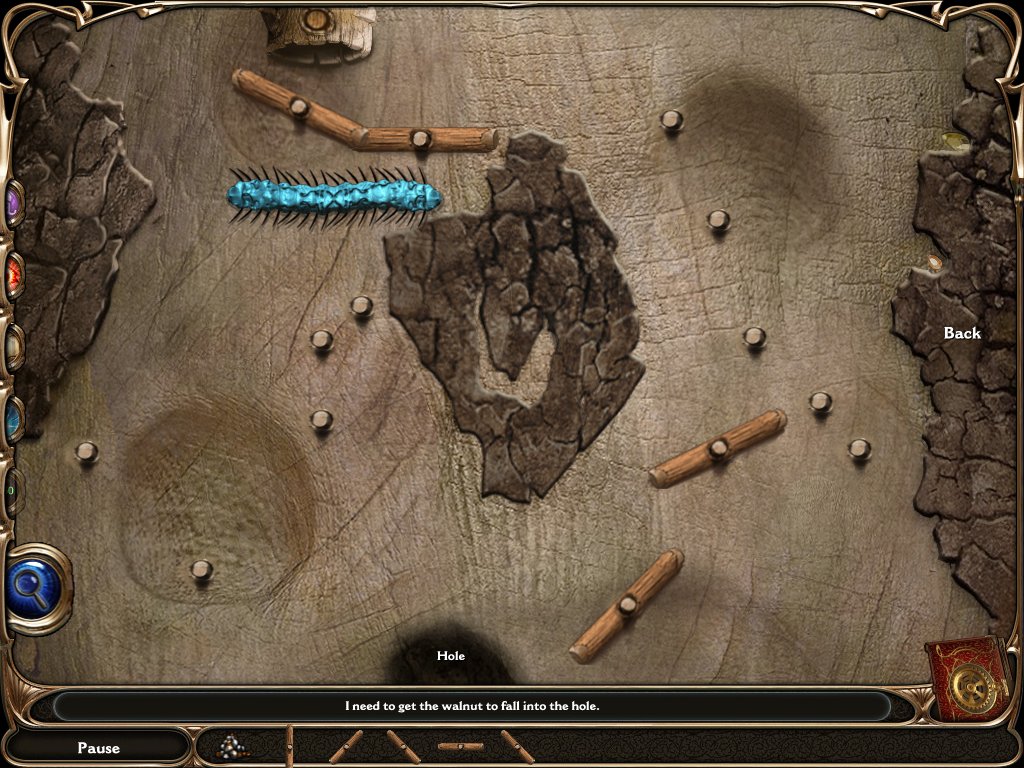Select the purple gem on the side panel

(14, 205)
